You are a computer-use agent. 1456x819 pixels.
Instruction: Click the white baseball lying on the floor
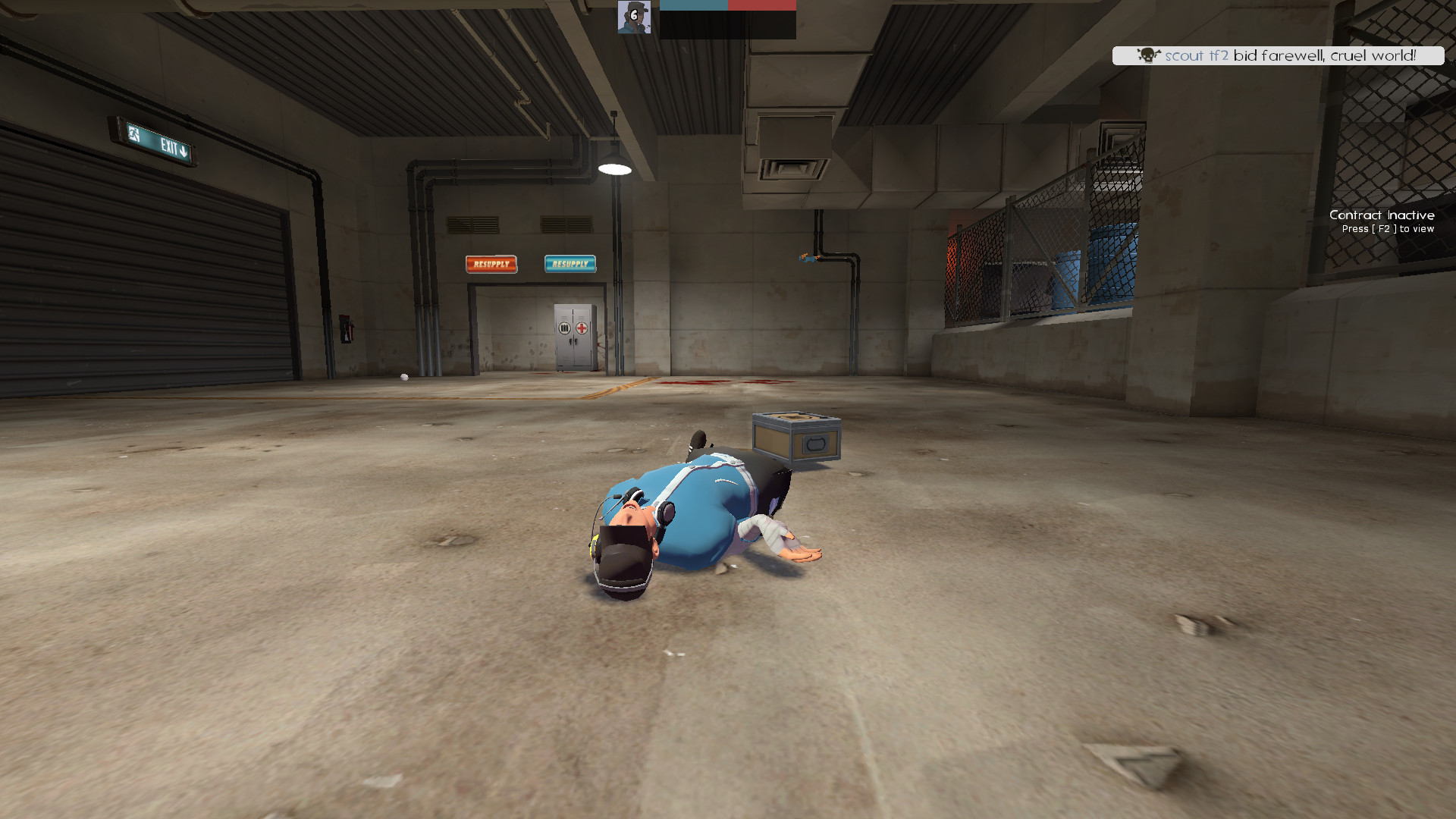pos(405,376)
